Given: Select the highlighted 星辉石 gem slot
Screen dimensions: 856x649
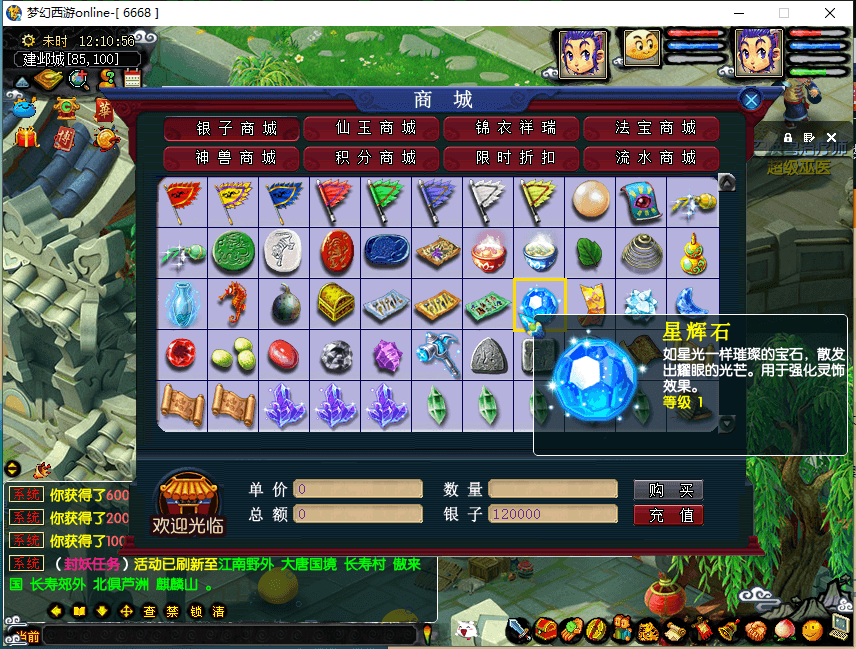Looking at the screenshot, I should (x=539, y=304).
